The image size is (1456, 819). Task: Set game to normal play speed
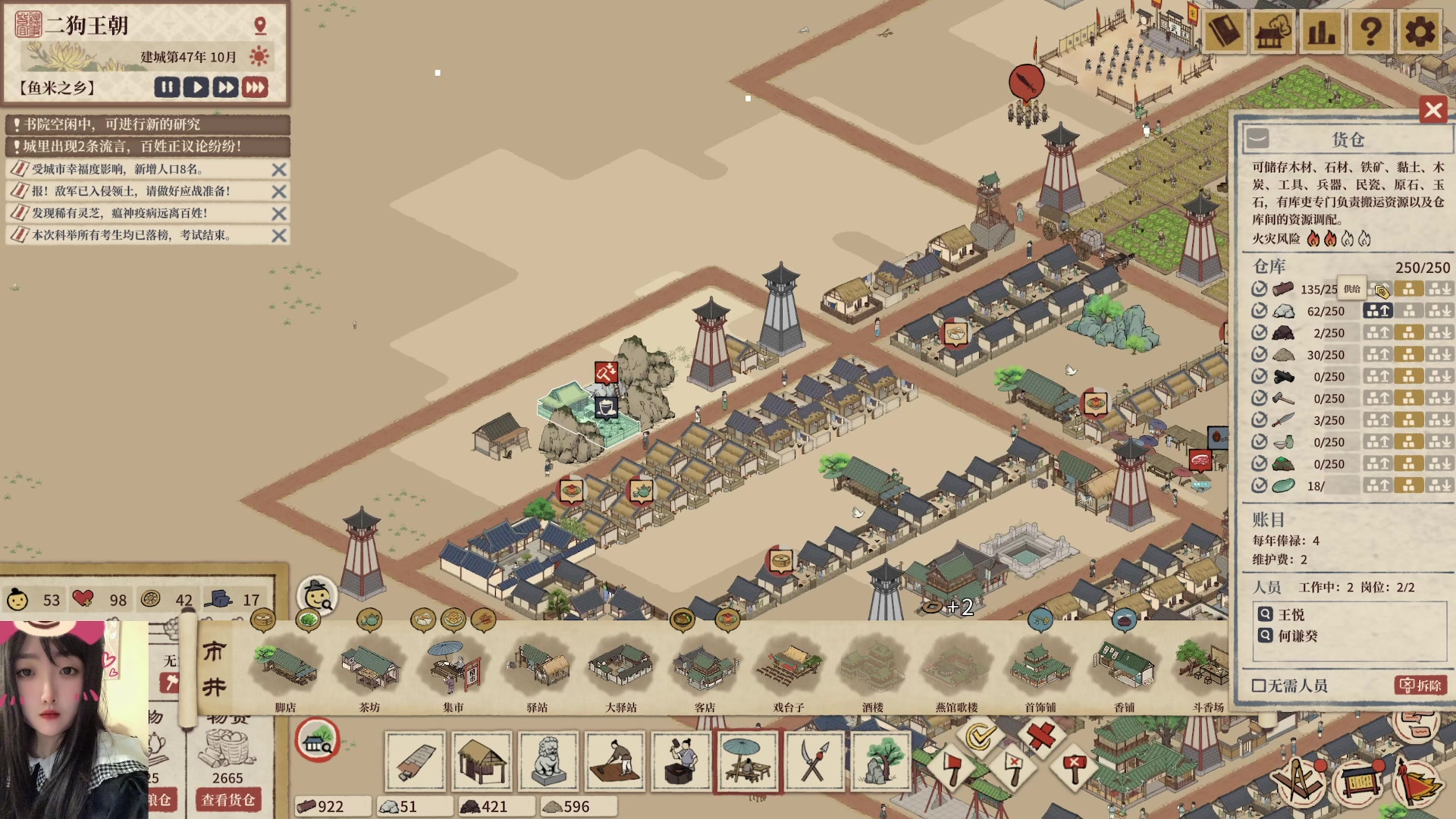pyautogui.click(x=196, y=87)
